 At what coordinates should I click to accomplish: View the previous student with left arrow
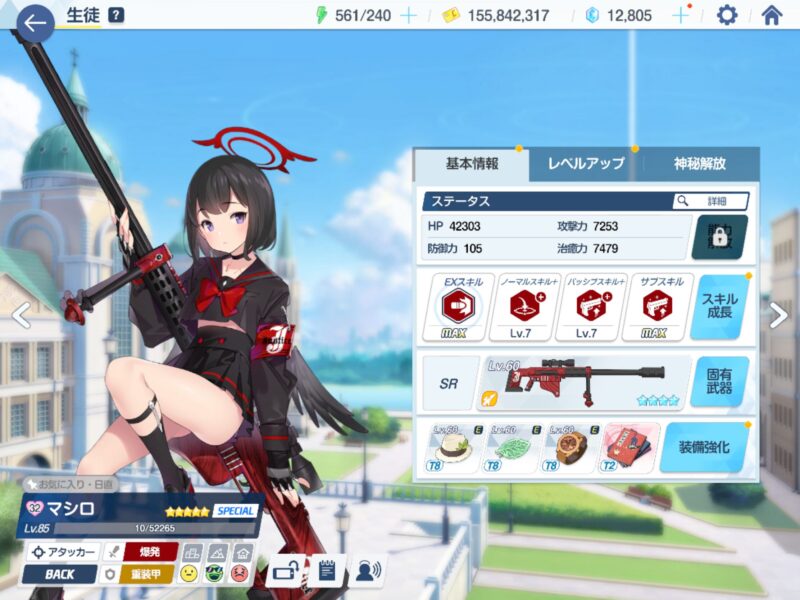17,315
